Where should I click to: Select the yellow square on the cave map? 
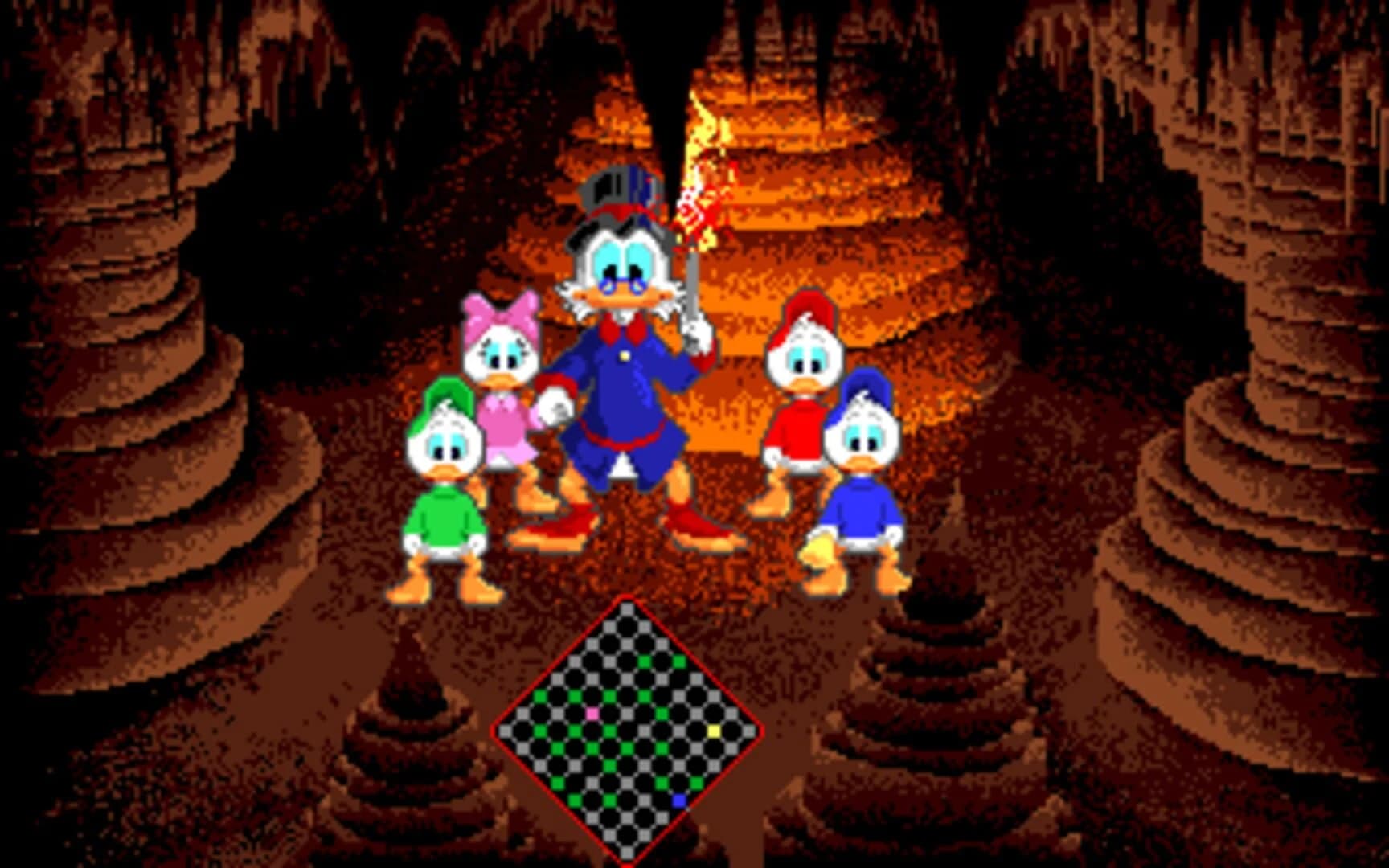click(x=714, y=731)
